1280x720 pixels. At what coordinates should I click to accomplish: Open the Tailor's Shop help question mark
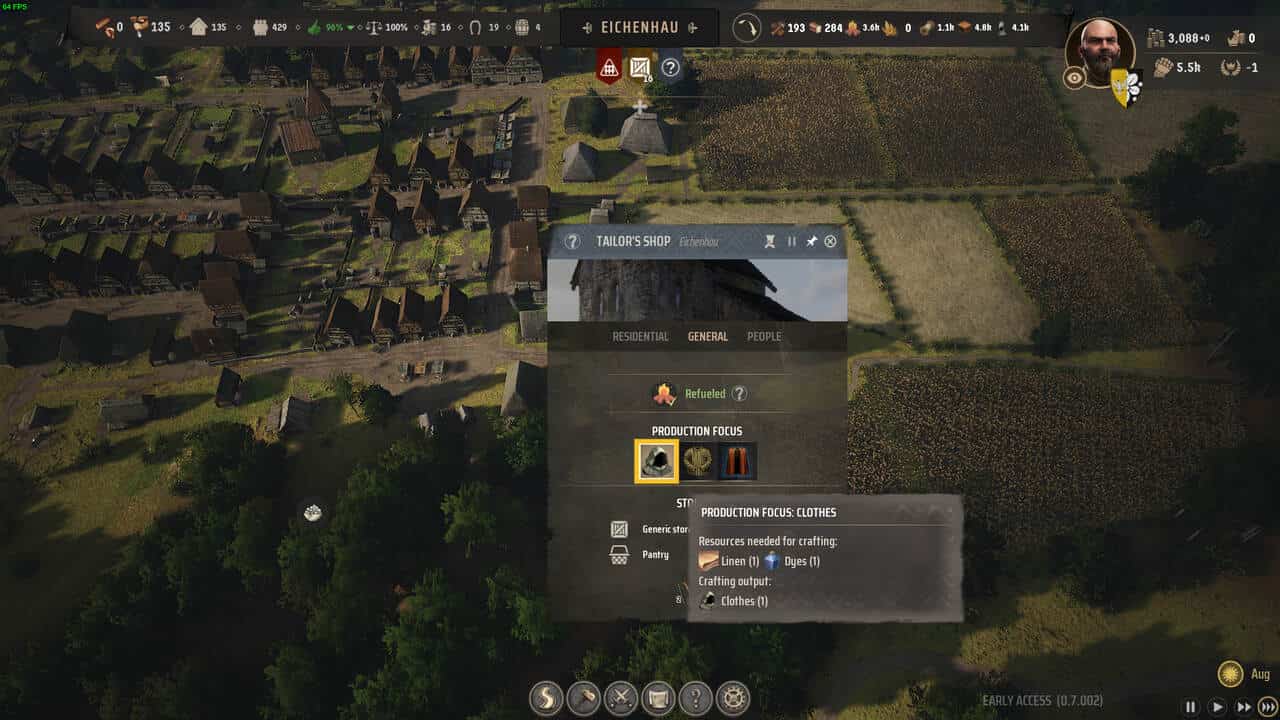tap(572, 241)
